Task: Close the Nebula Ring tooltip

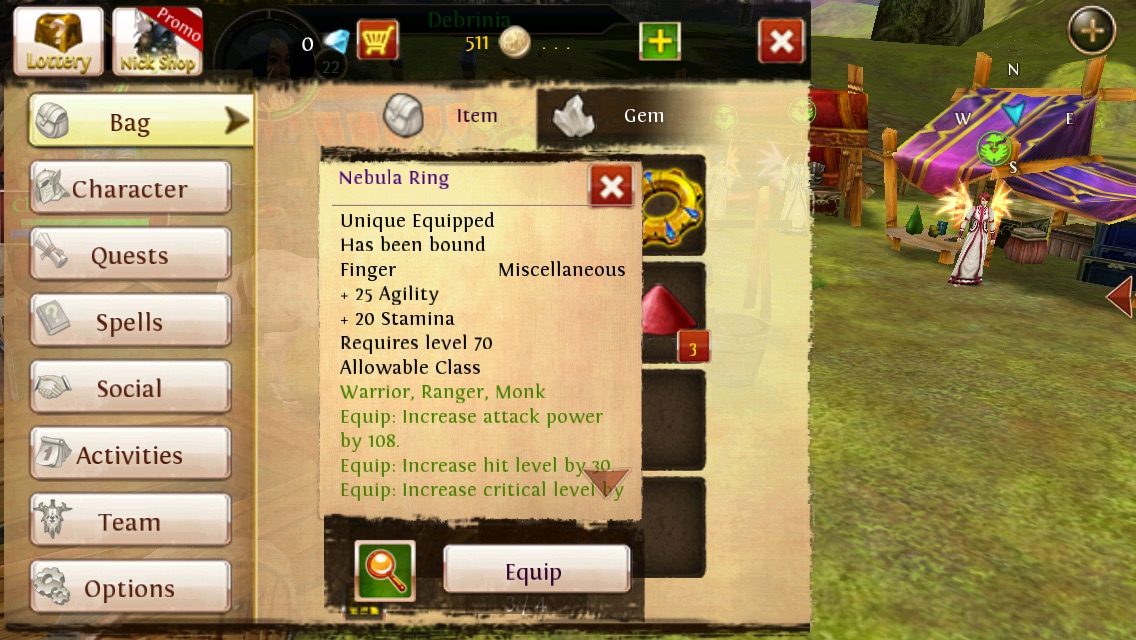Action: pyautogui.click(x=611, y=186)
